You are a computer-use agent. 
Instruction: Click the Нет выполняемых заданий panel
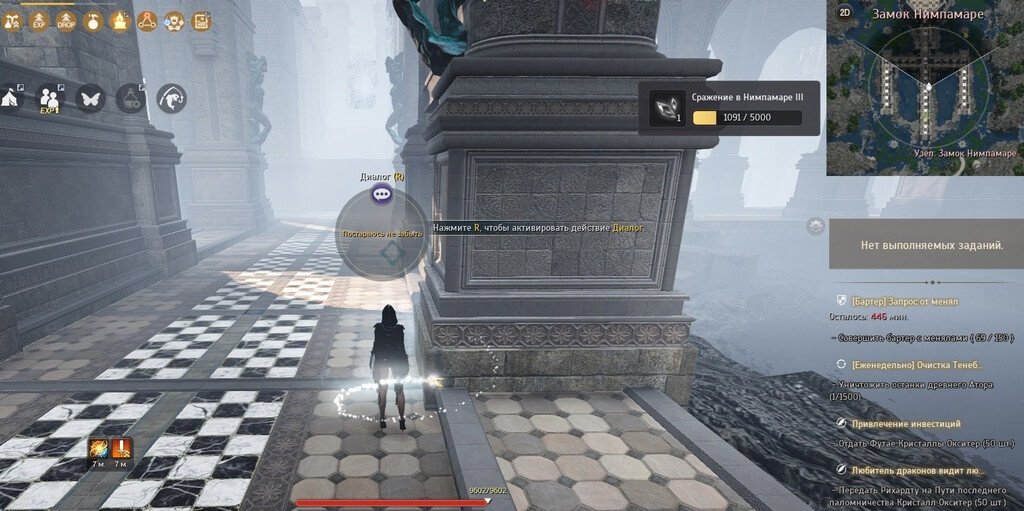click(925, 245)
